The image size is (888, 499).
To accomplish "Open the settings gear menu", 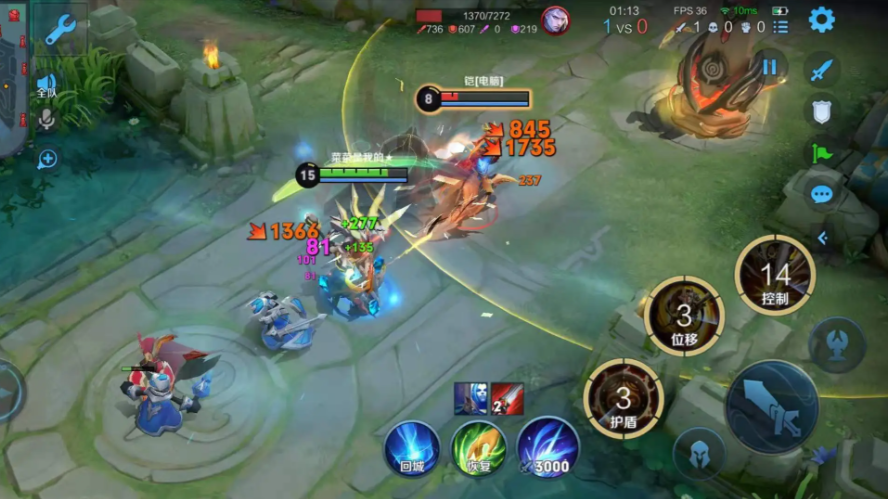I will (822, 19).
